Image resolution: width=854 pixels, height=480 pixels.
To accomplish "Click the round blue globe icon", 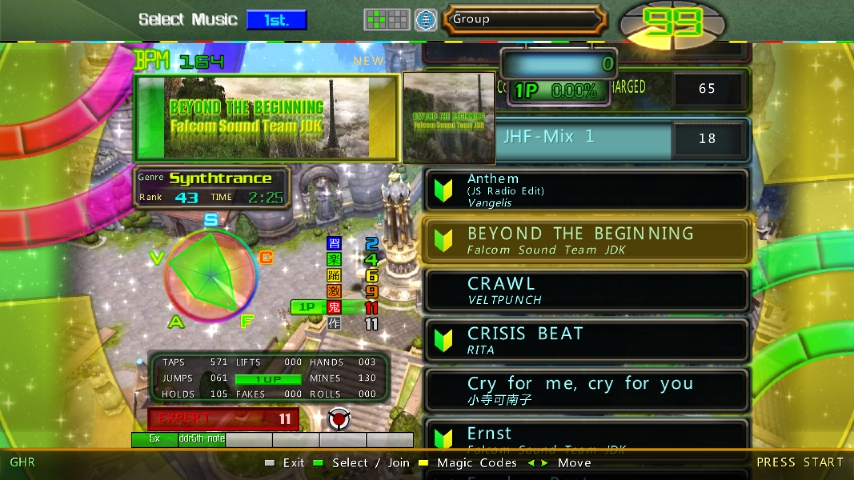I will click(426, 19).
